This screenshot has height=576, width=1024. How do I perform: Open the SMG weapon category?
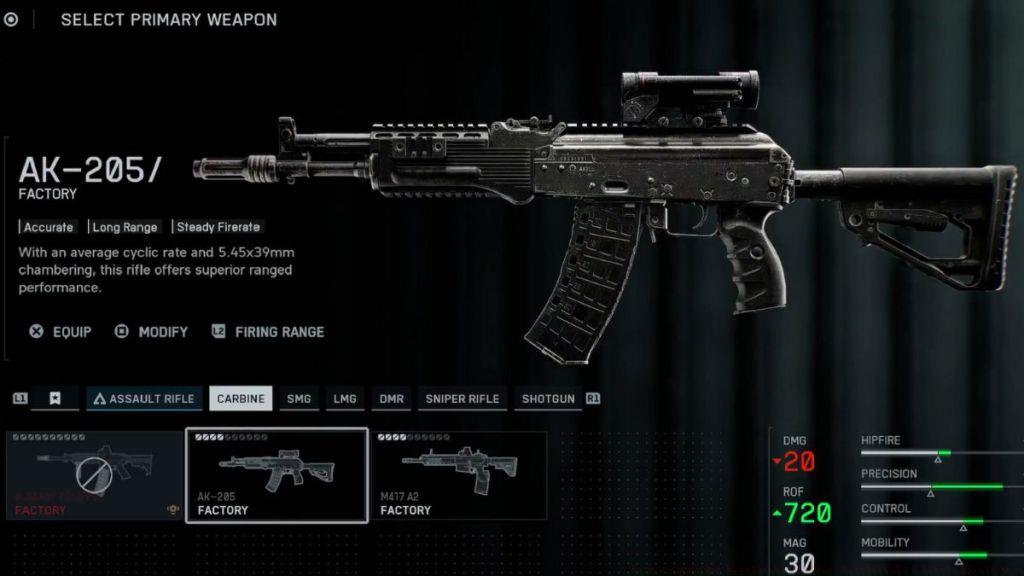(x=298, y=399)
